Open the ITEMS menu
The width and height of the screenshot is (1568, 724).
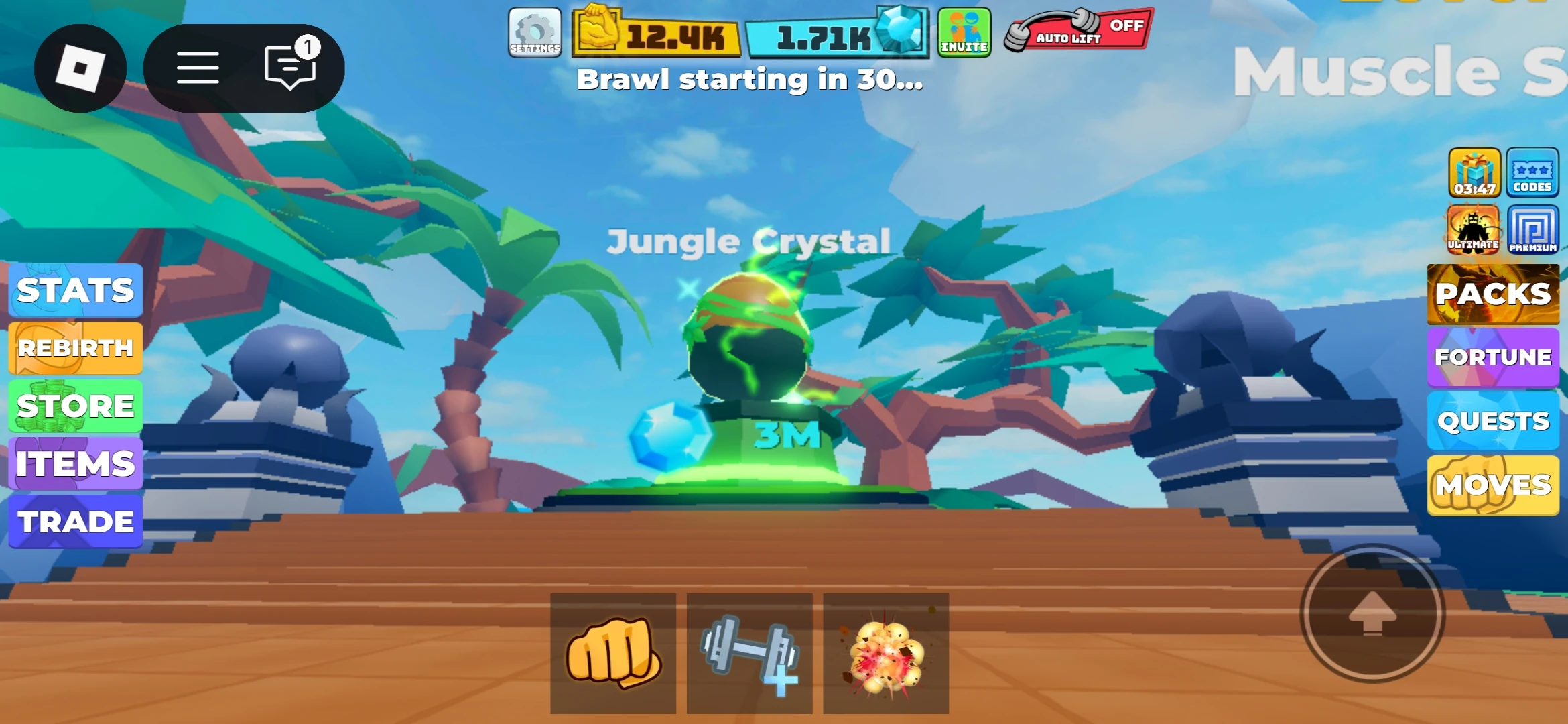tap(76, 463)
